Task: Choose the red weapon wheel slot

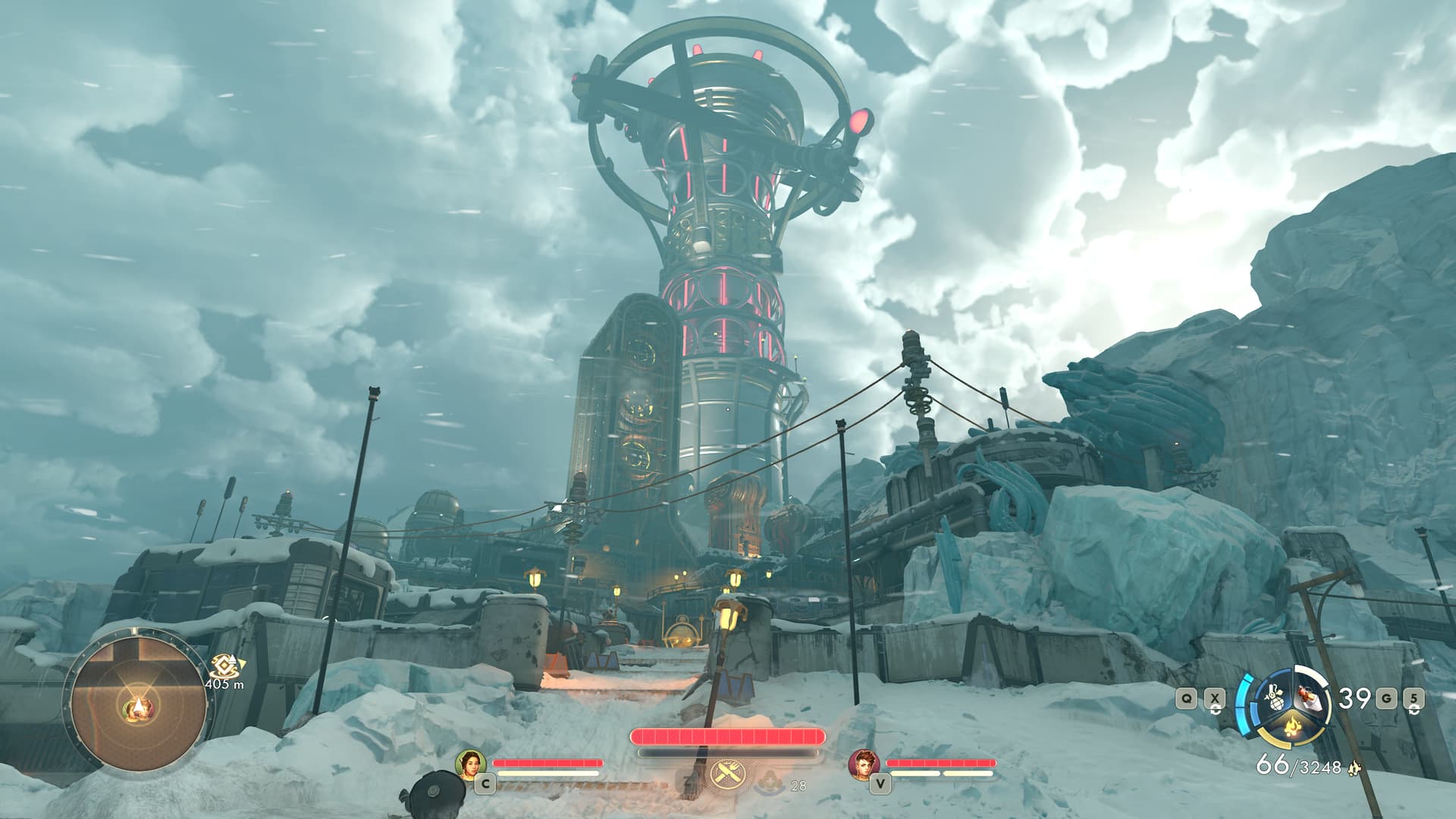Action: click(x=1308, y=696)
